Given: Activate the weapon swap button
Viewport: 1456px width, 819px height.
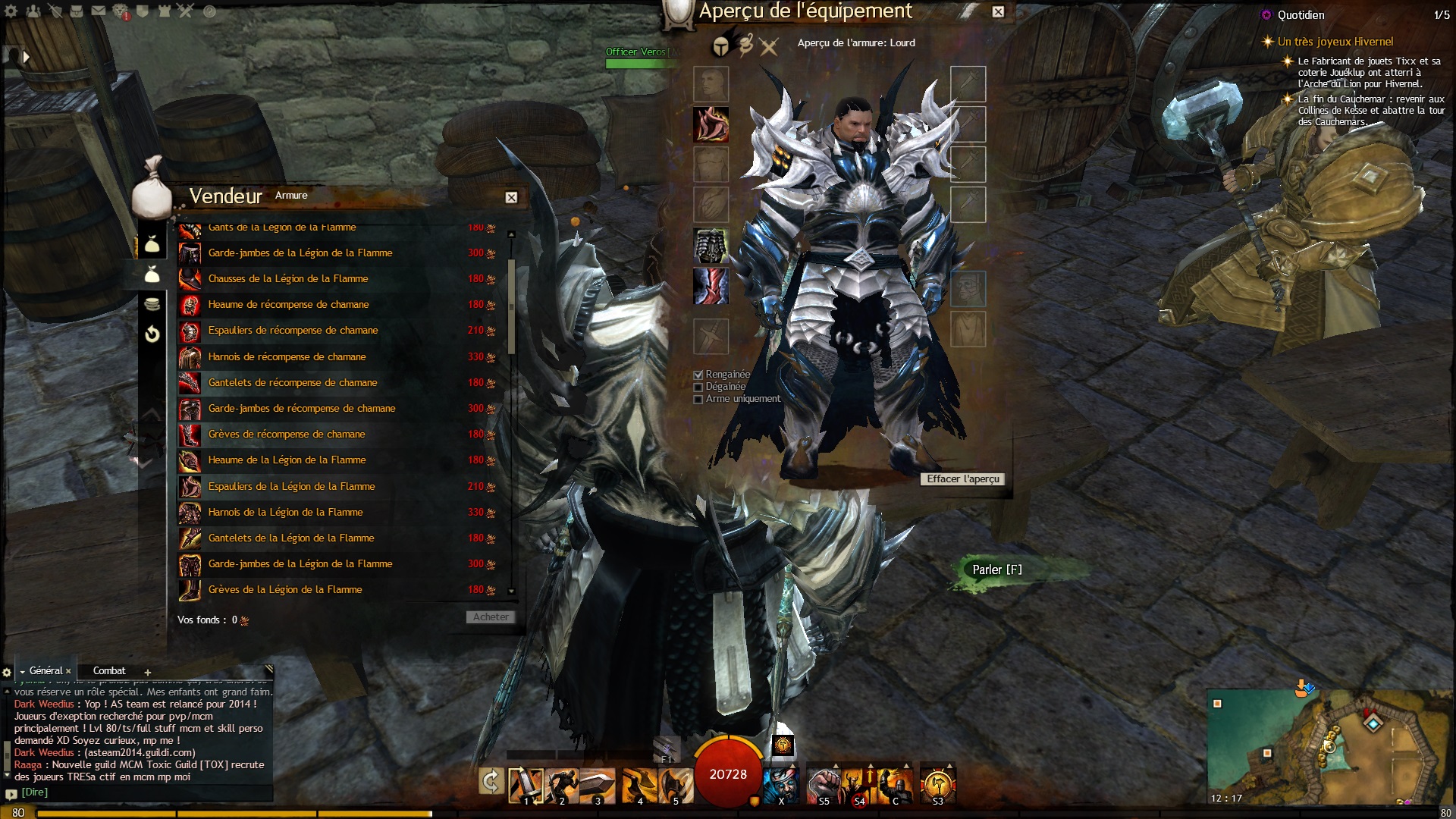Looking at the screenshot, I should click(x=491, y=781).
